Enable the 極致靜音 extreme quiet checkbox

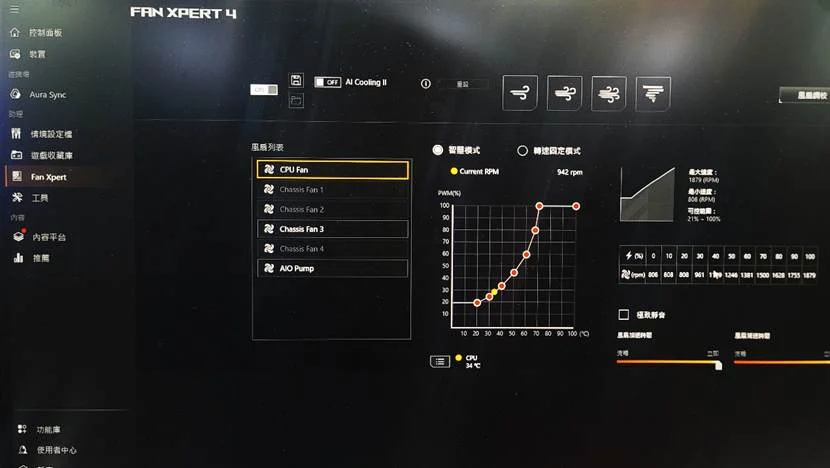625,314
